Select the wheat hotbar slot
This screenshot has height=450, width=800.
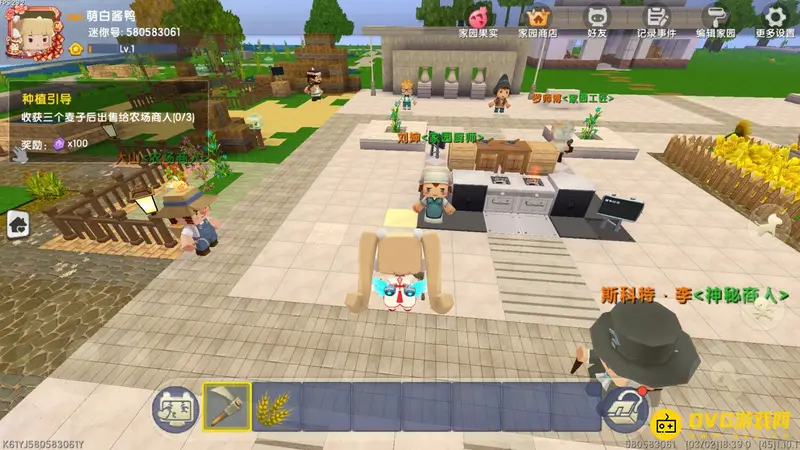(x=275, y=407)
